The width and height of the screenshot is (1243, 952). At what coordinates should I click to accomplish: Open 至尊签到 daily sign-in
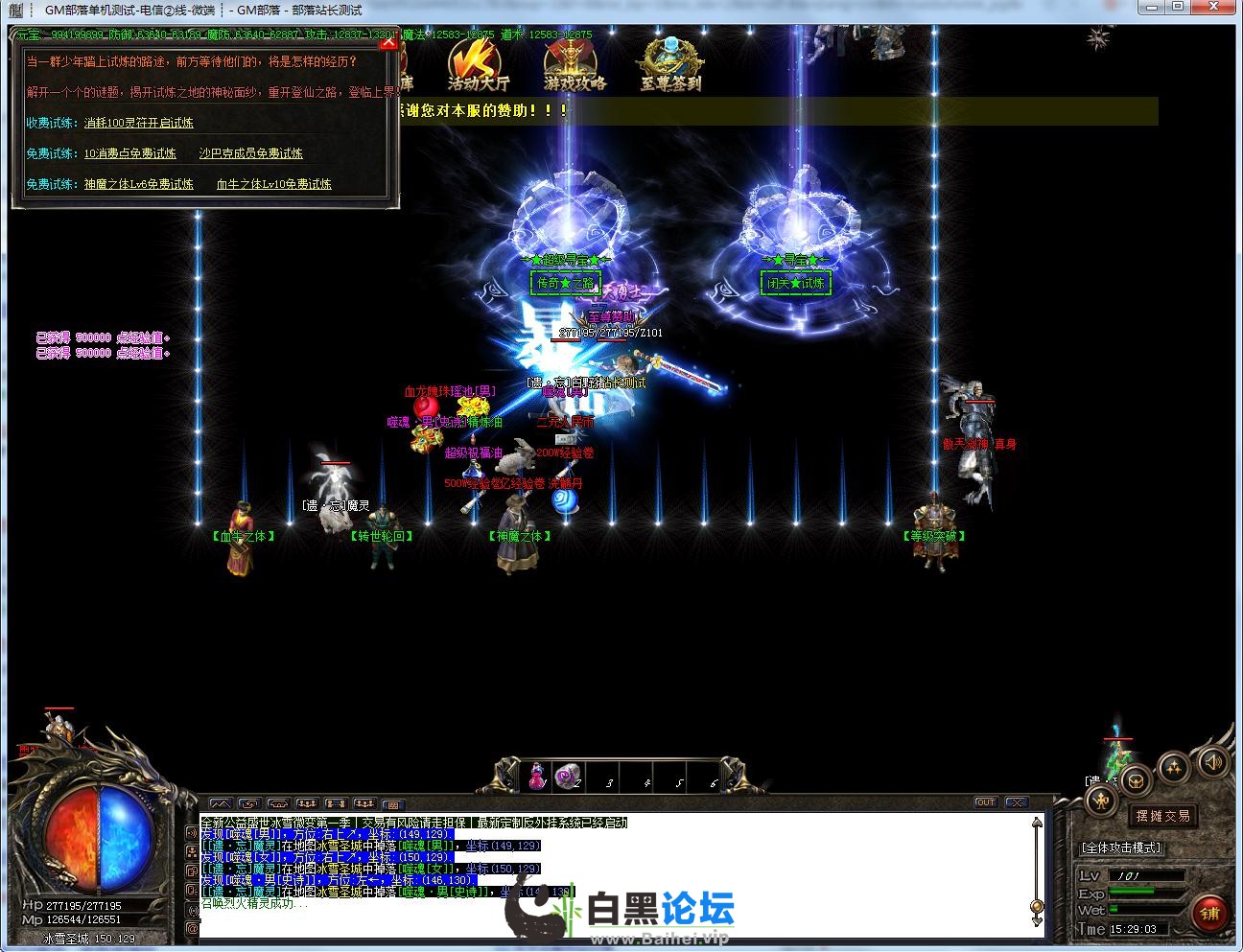coord(670,67)
